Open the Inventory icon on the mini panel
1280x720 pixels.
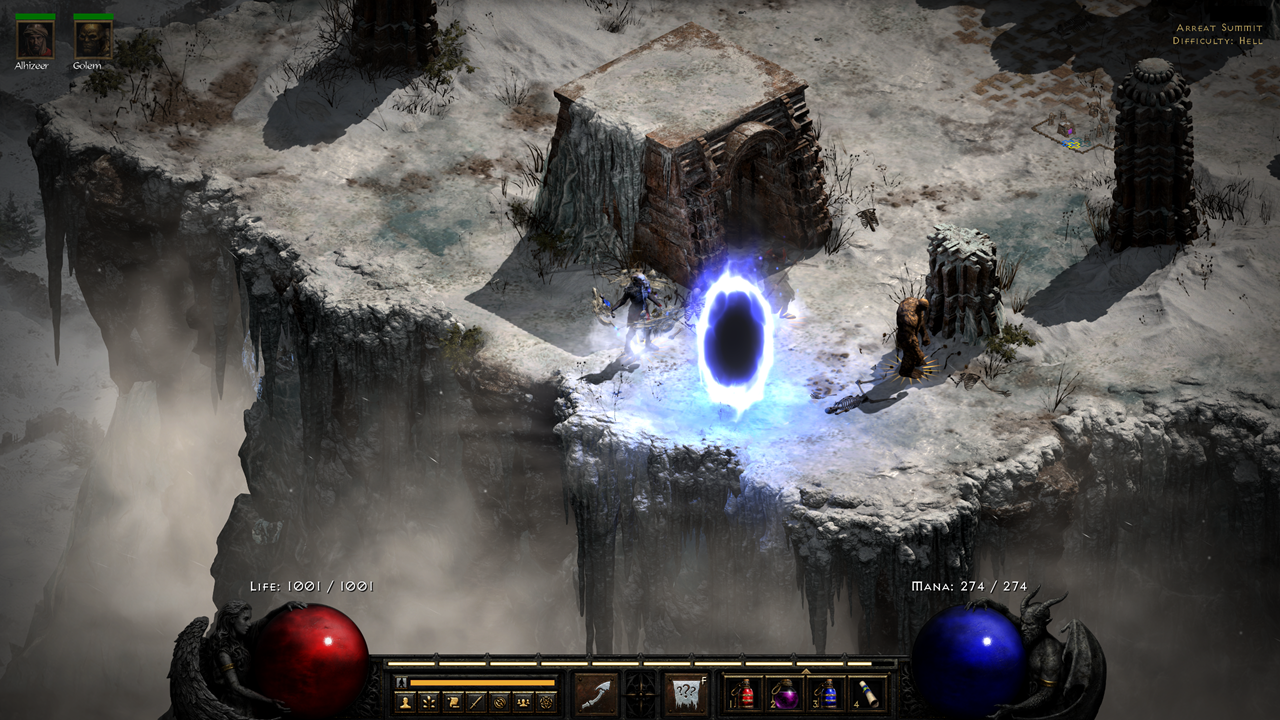(474, 702)
